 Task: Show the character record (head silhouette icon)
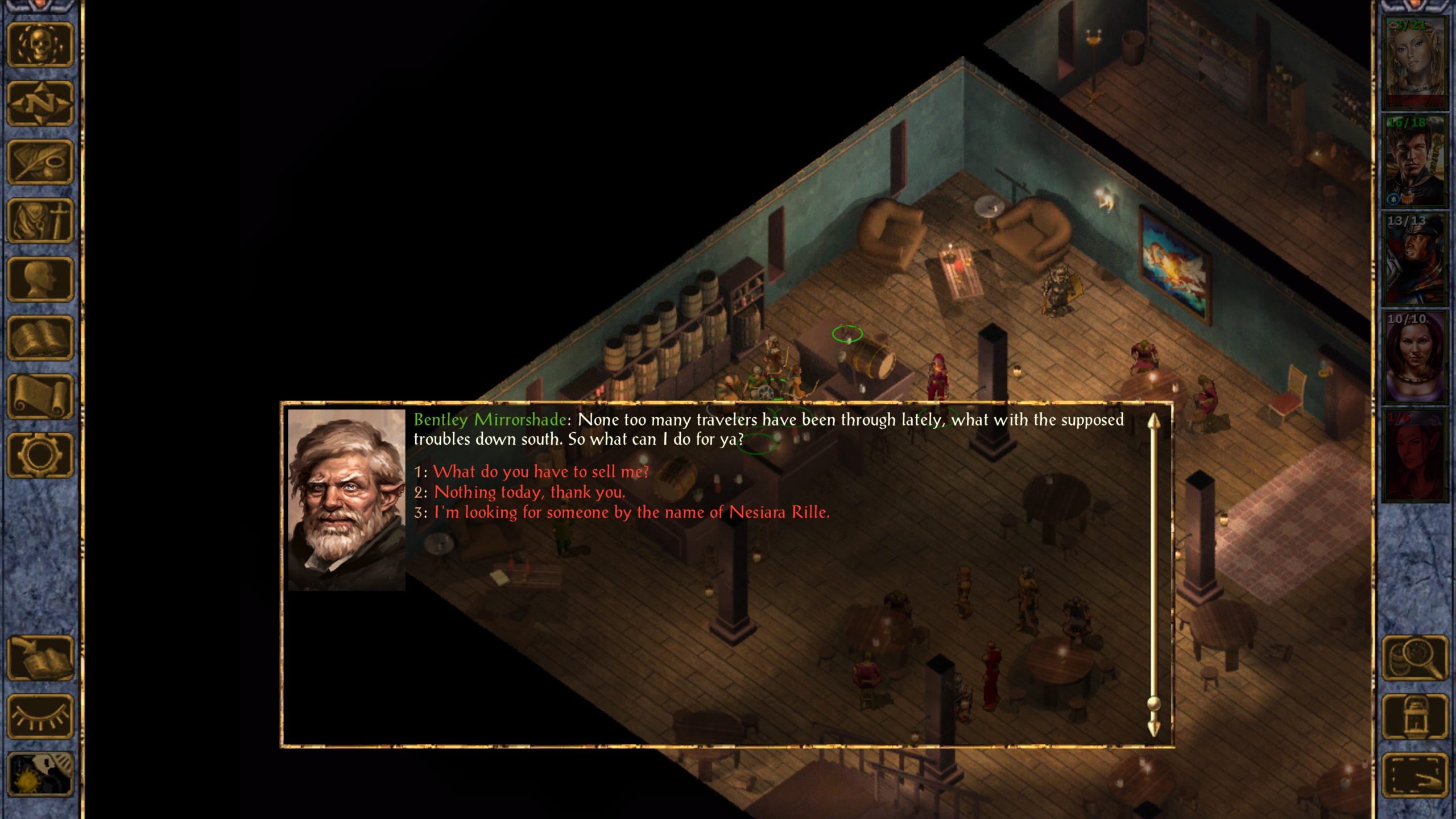click(x=40, y=279)
